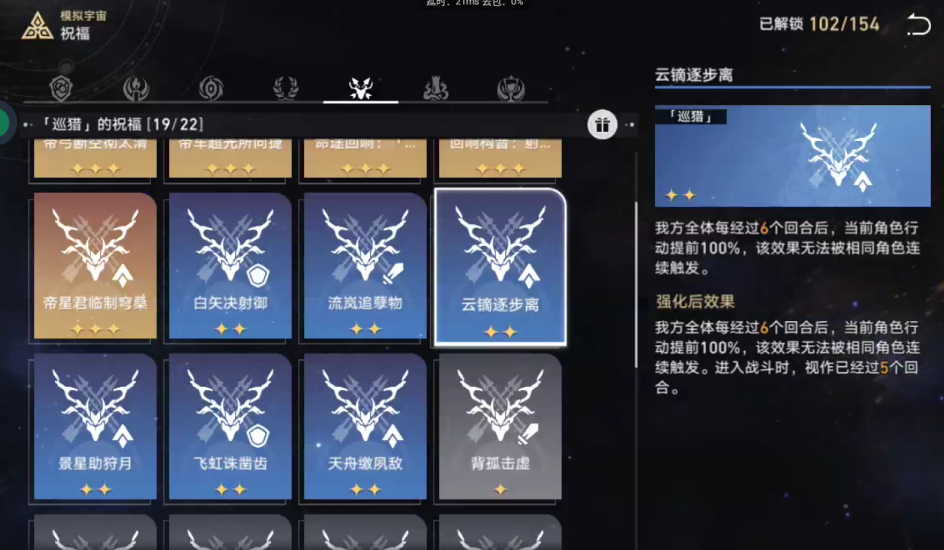The image size is (944, 550).
Task: Switch to the flame-emblem path tab
Action: 136,89
